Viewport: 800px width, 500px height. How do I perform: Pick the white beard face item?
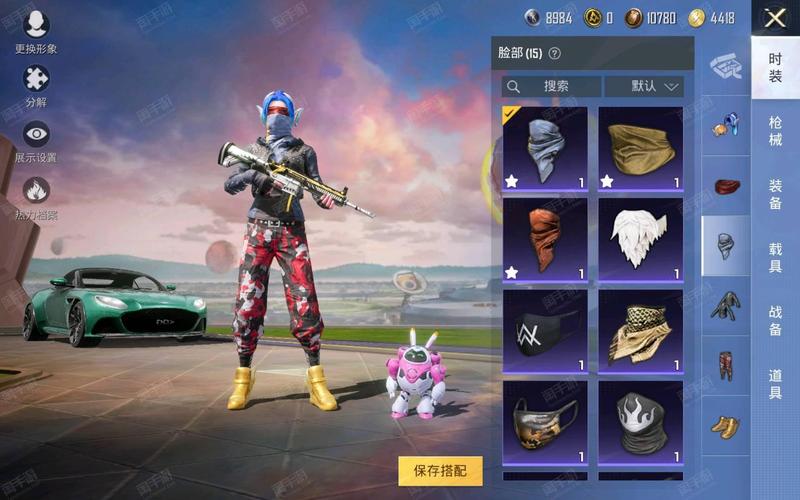[640, 240]
